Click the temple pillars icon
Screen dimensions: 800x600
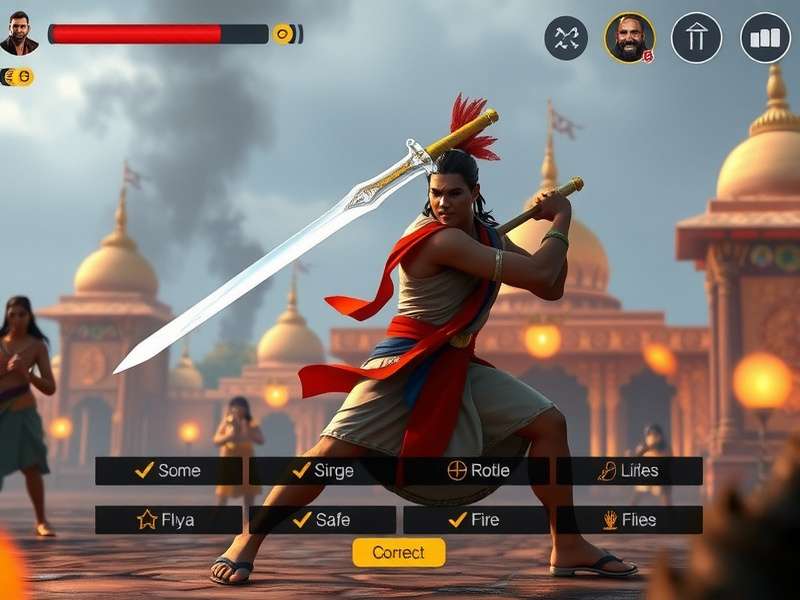(696, 38)
